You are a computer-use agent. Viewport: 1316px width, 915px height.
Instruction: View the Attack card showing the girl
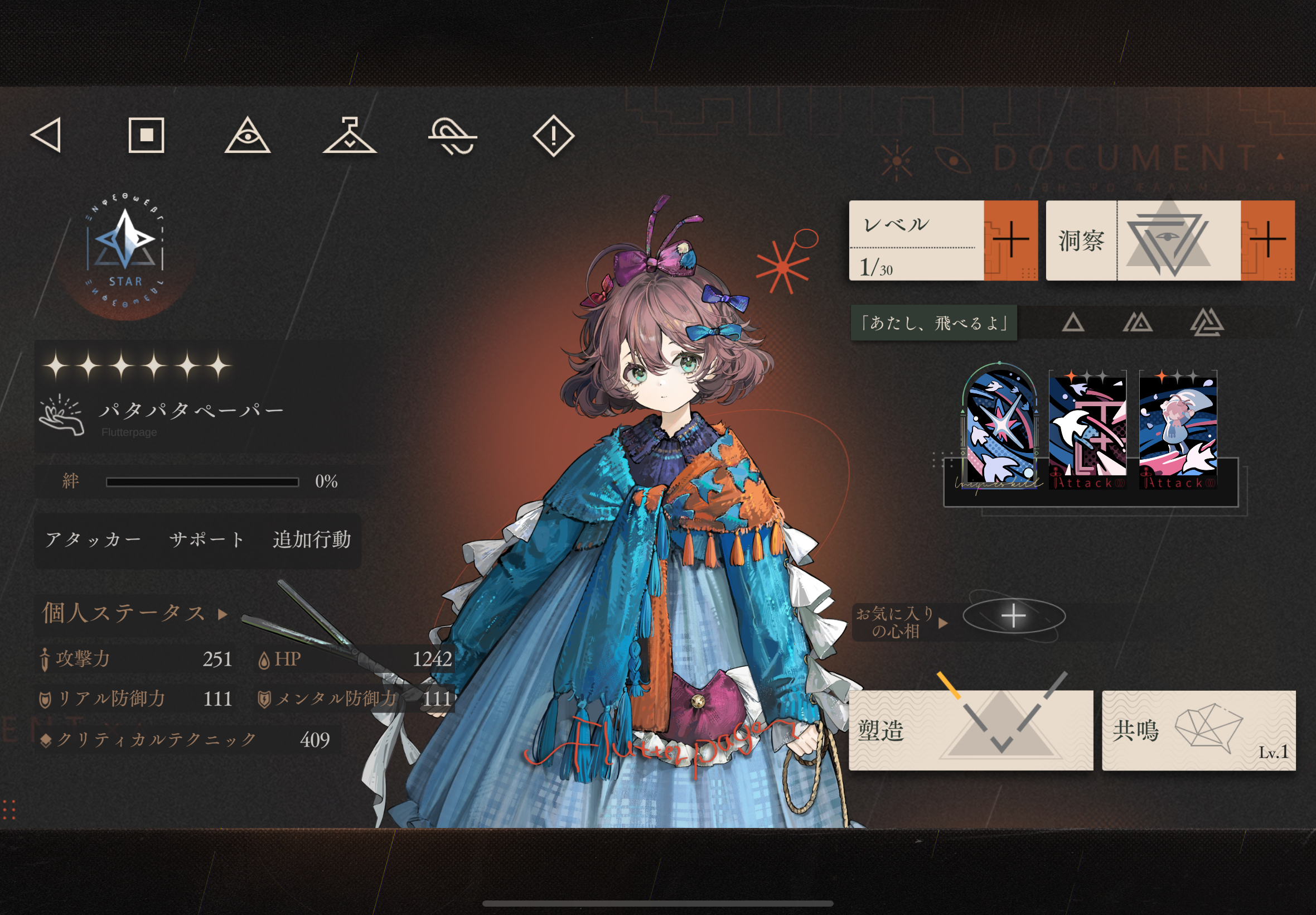(1177, 430)
